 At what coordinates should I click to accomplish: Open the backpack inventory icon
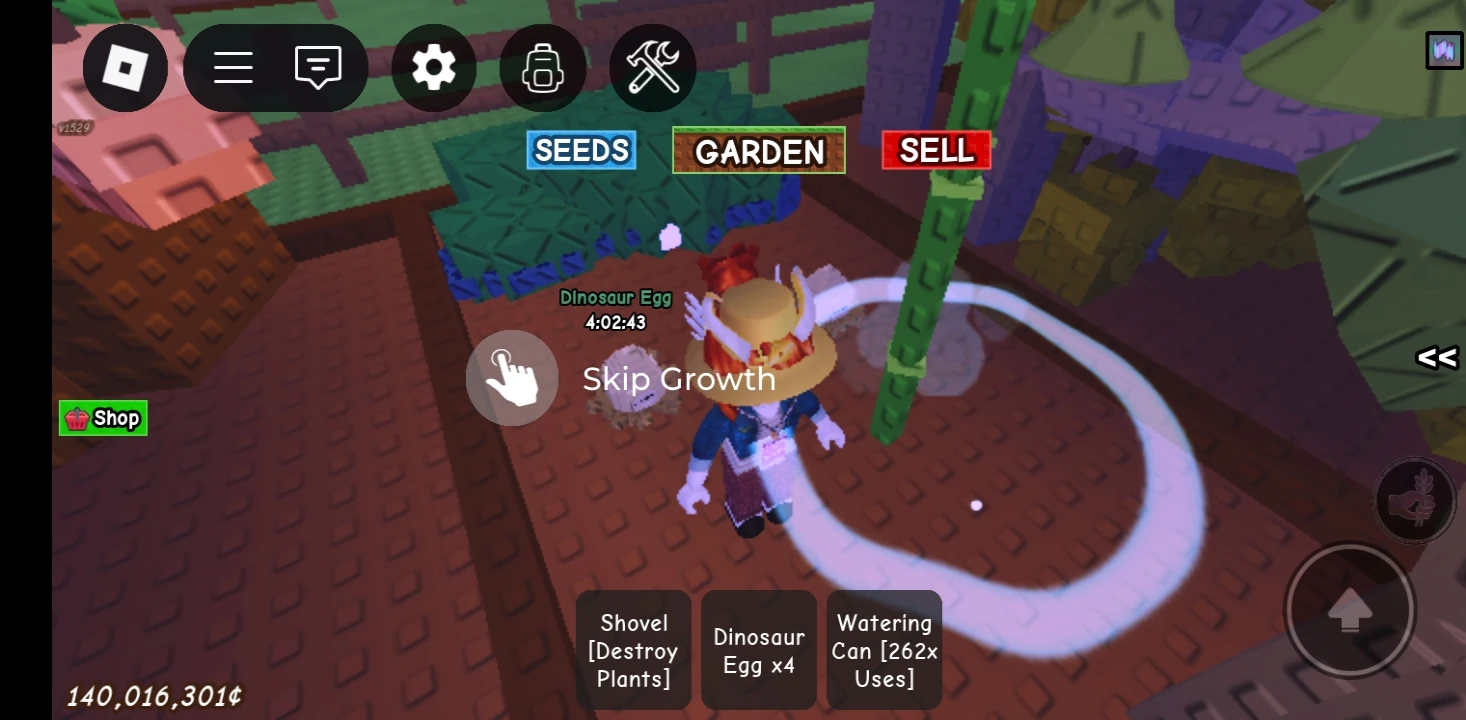(x=542, y=67)
